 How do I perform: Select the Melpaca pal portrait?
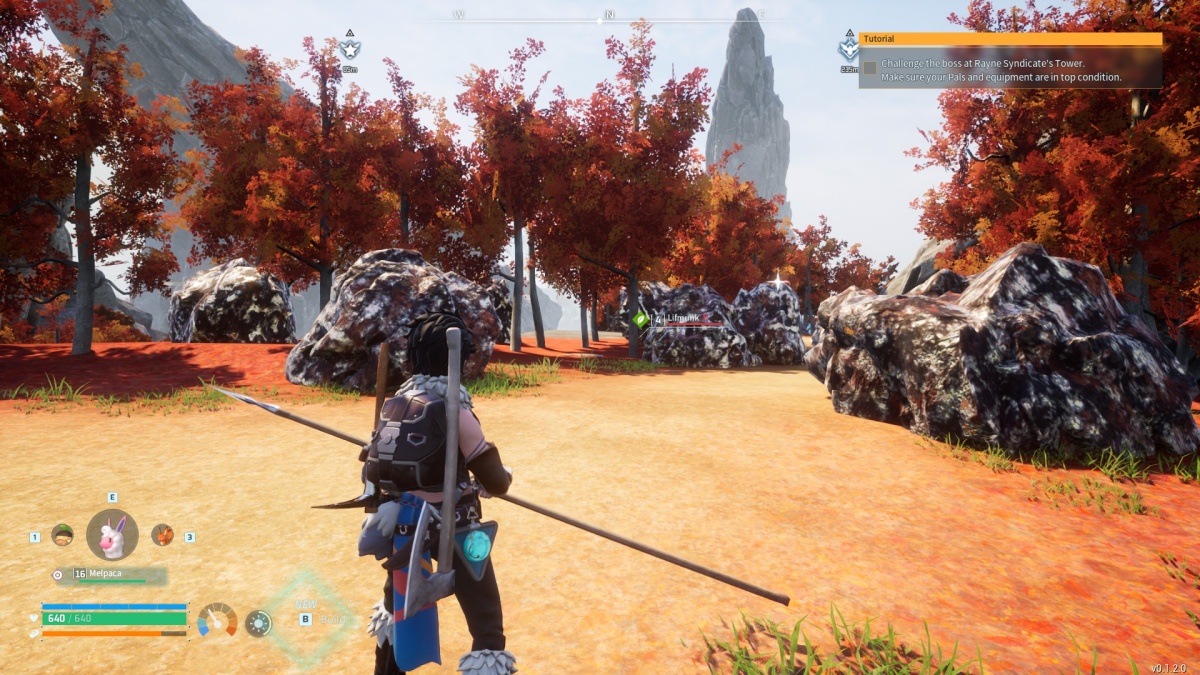(x=112, y=535)
